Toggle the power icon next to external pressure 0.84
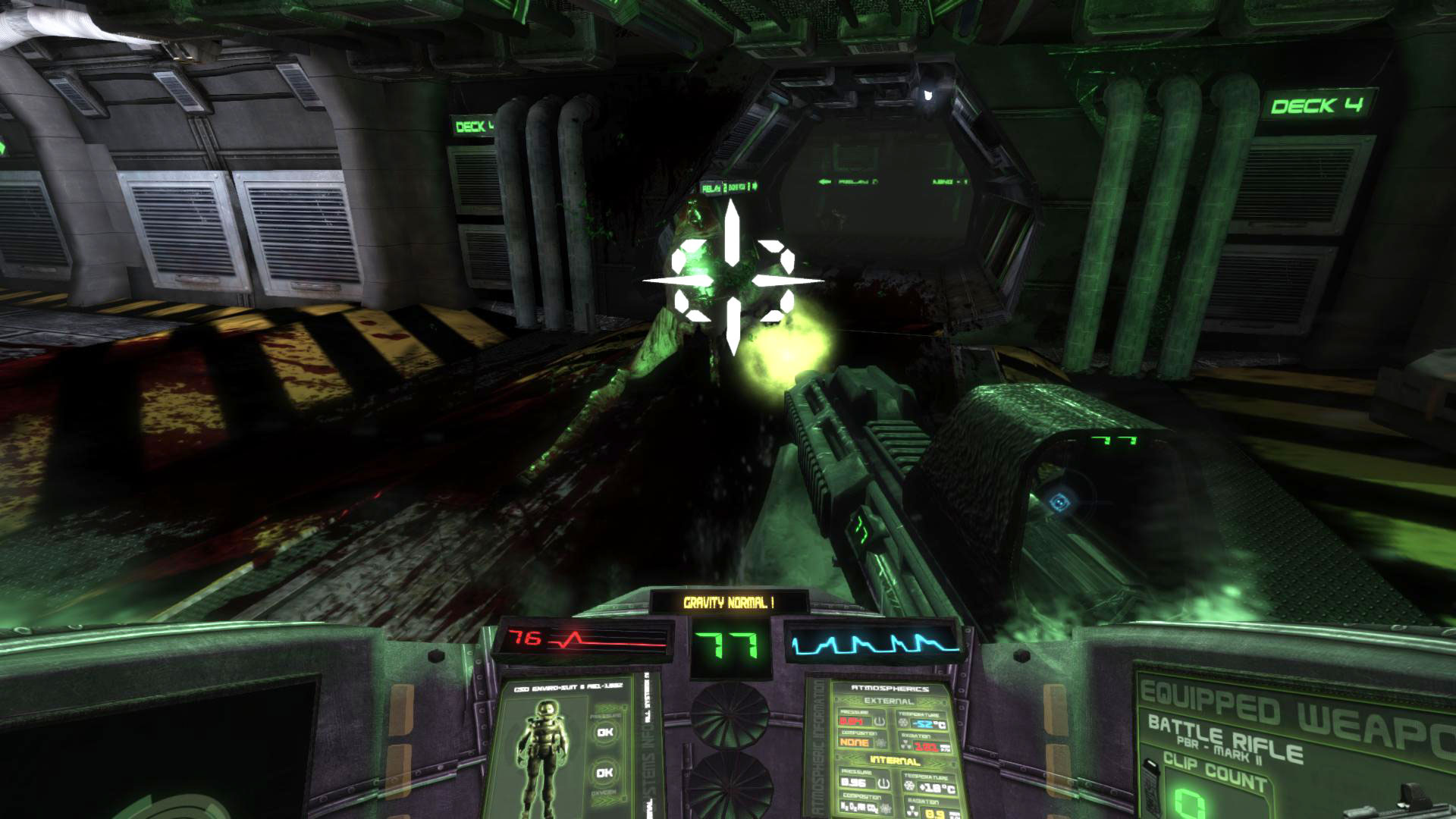The image size is (1456, 819). [878, 721]
